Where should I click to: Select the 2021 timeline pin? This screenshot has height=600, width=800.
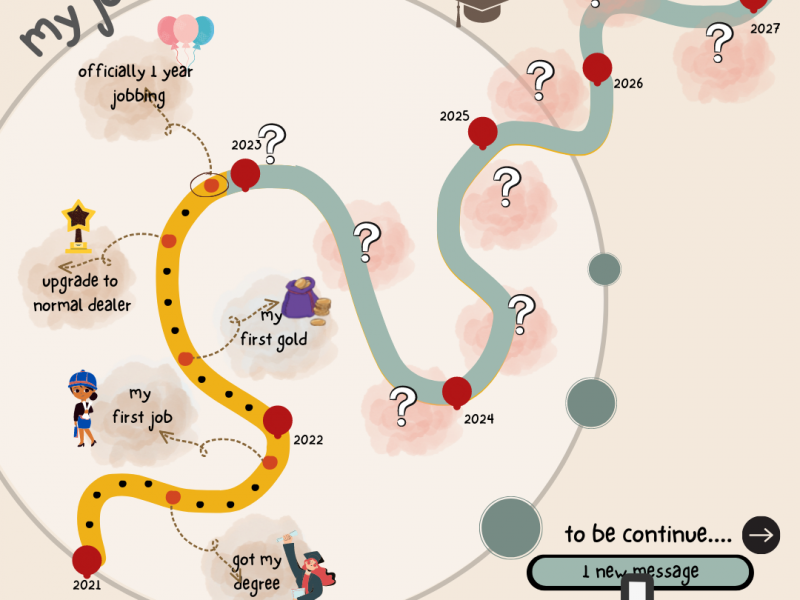(x=87, y=560)
